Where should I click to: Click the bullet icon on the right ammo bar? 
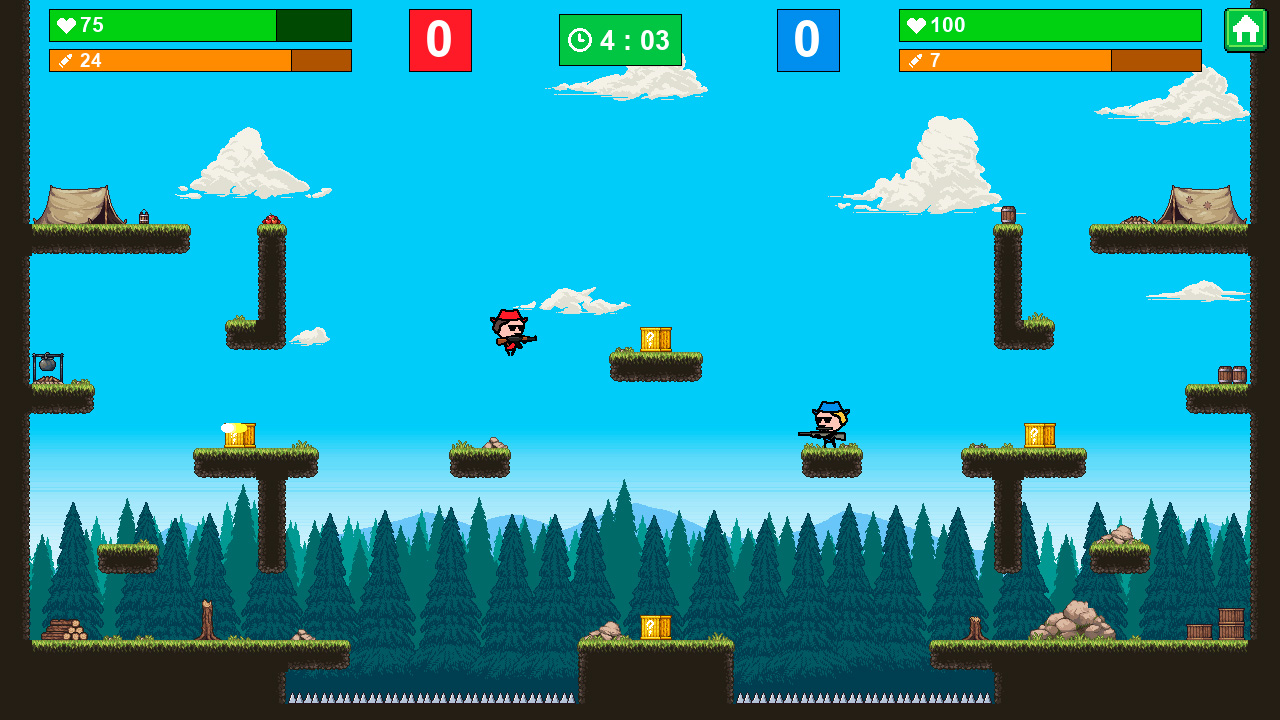(918, 61)
